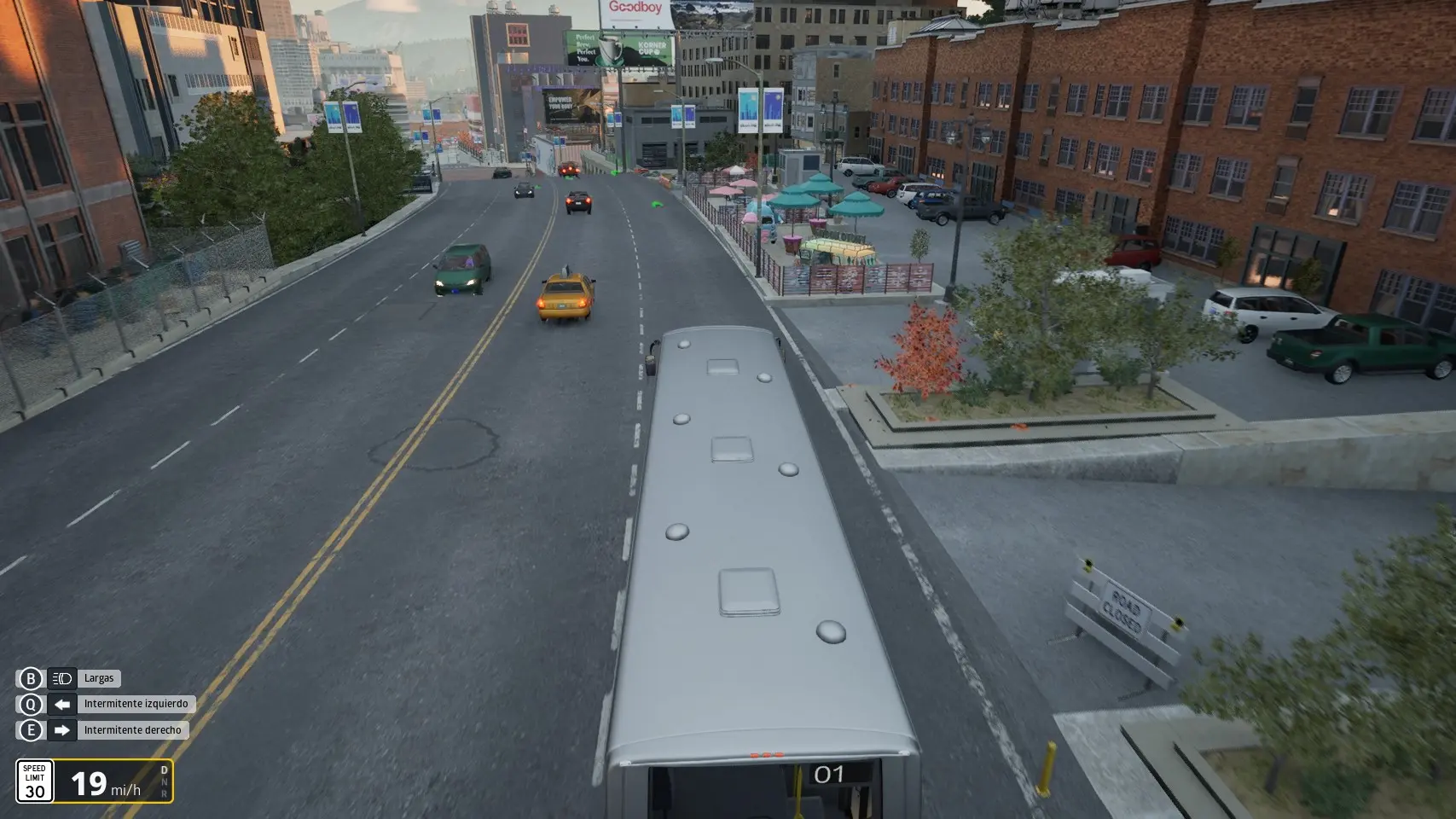Activate the right turn signal arrow
Viewport: 1456px width, 819px height.
coord(61,730)
